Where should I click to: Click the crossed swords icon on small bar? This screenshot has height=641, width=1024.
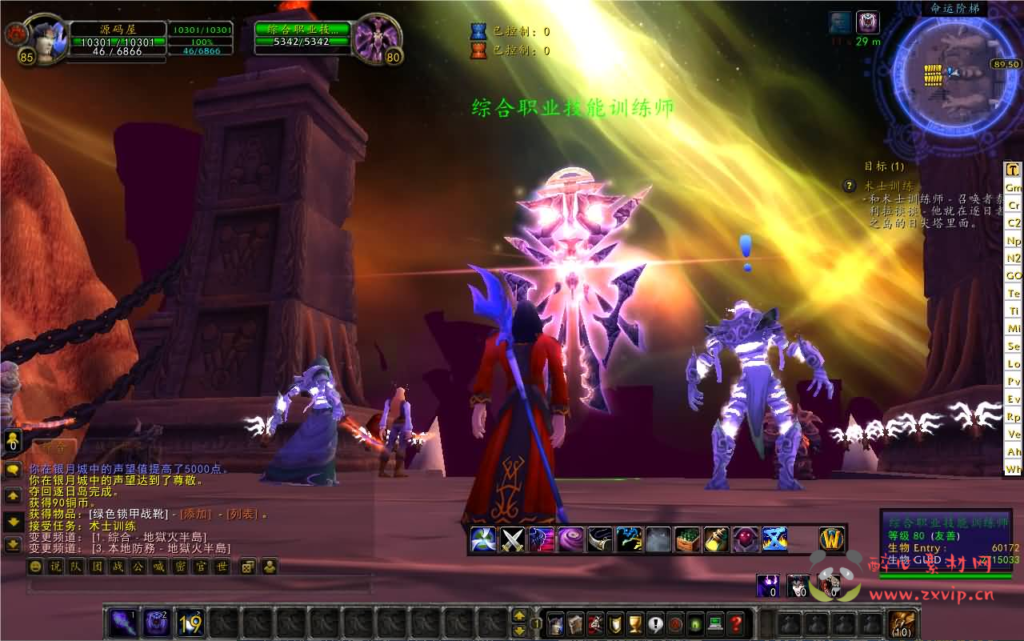[x=513, y=540]
